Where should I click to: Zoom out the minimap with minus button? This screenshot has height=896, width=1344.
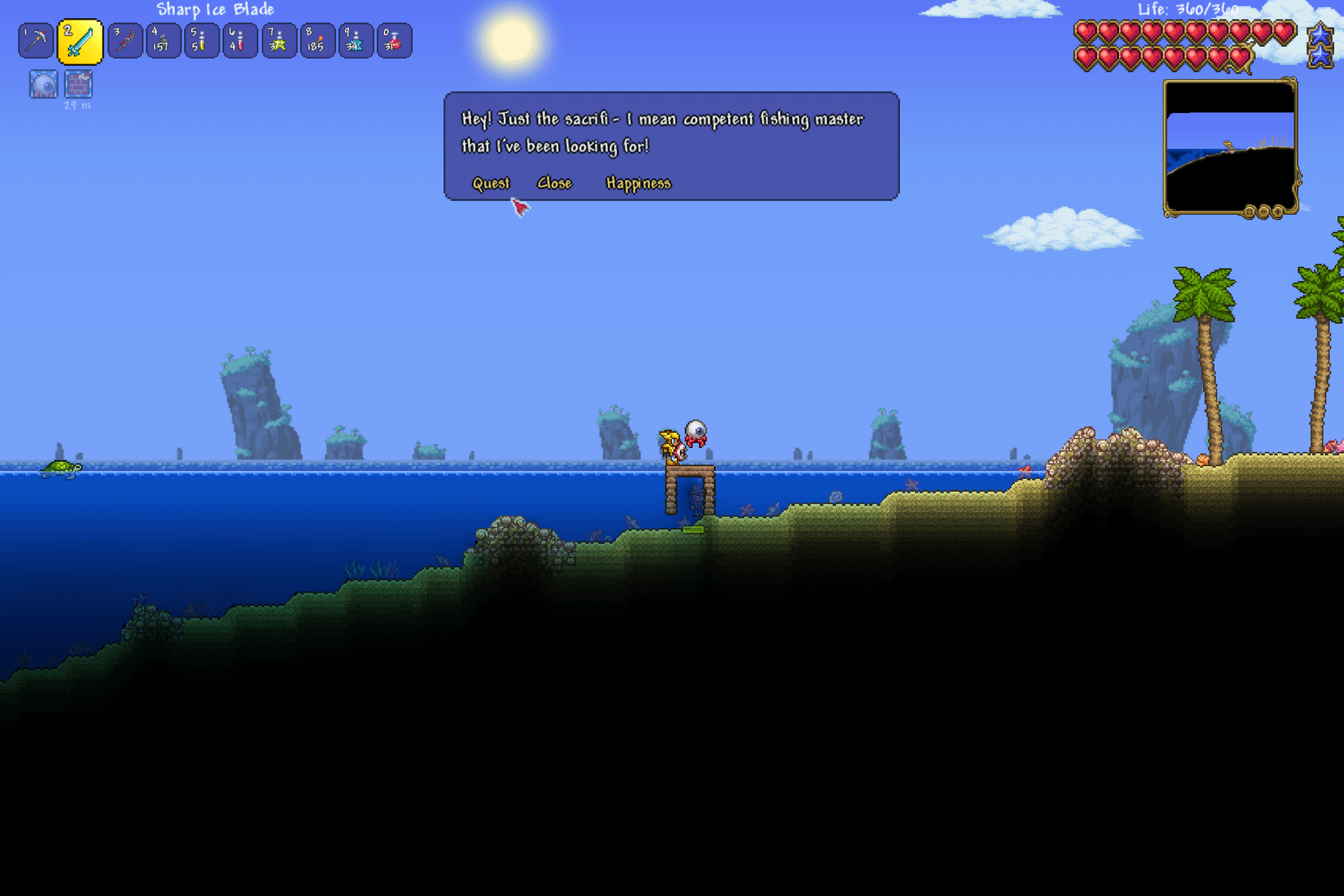pyautogui.click(x=1263, y=213)
